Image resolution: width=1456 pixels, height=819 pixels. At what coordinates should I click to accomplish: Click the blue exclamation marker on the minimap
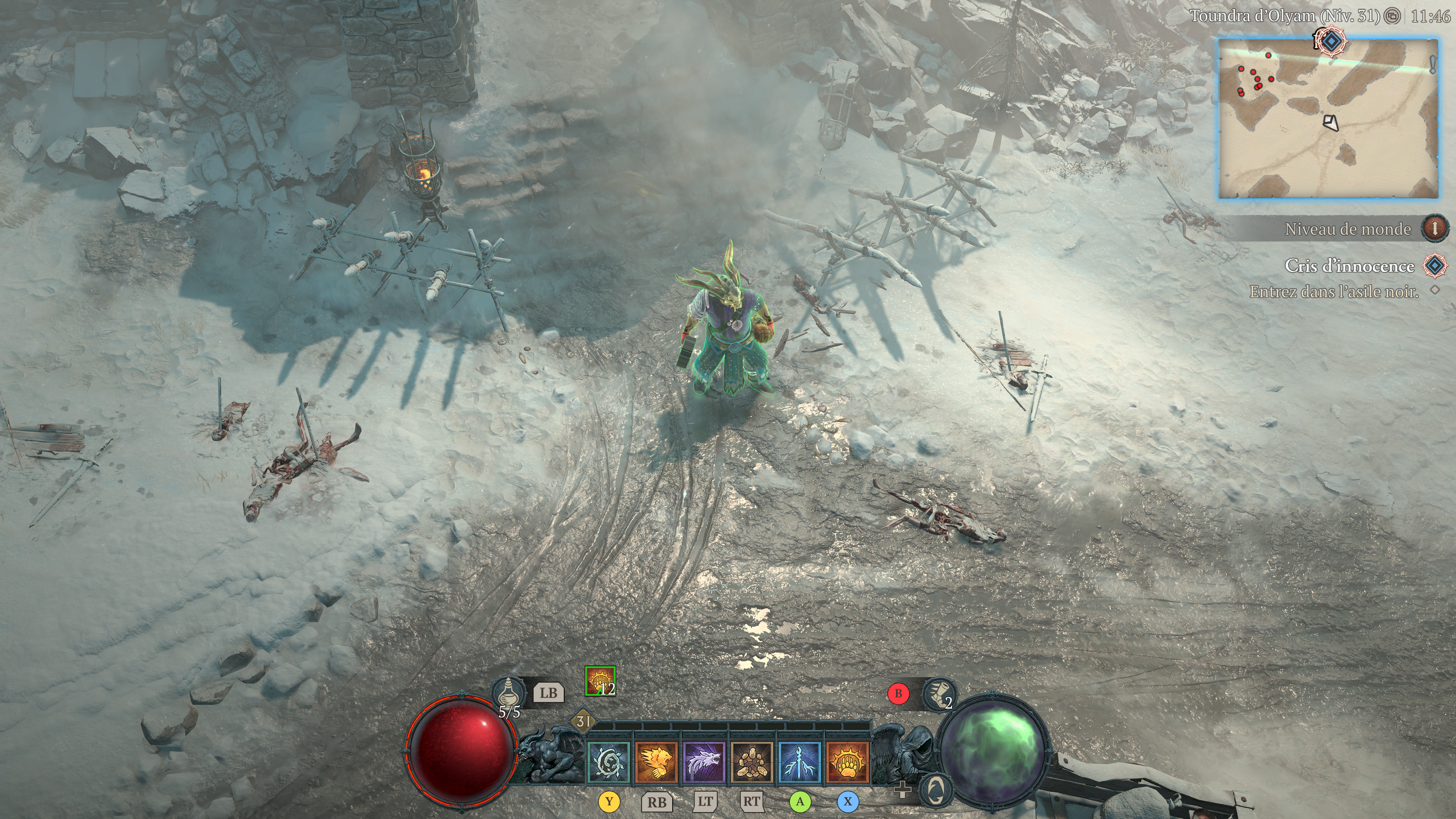tap(1433, 65)
